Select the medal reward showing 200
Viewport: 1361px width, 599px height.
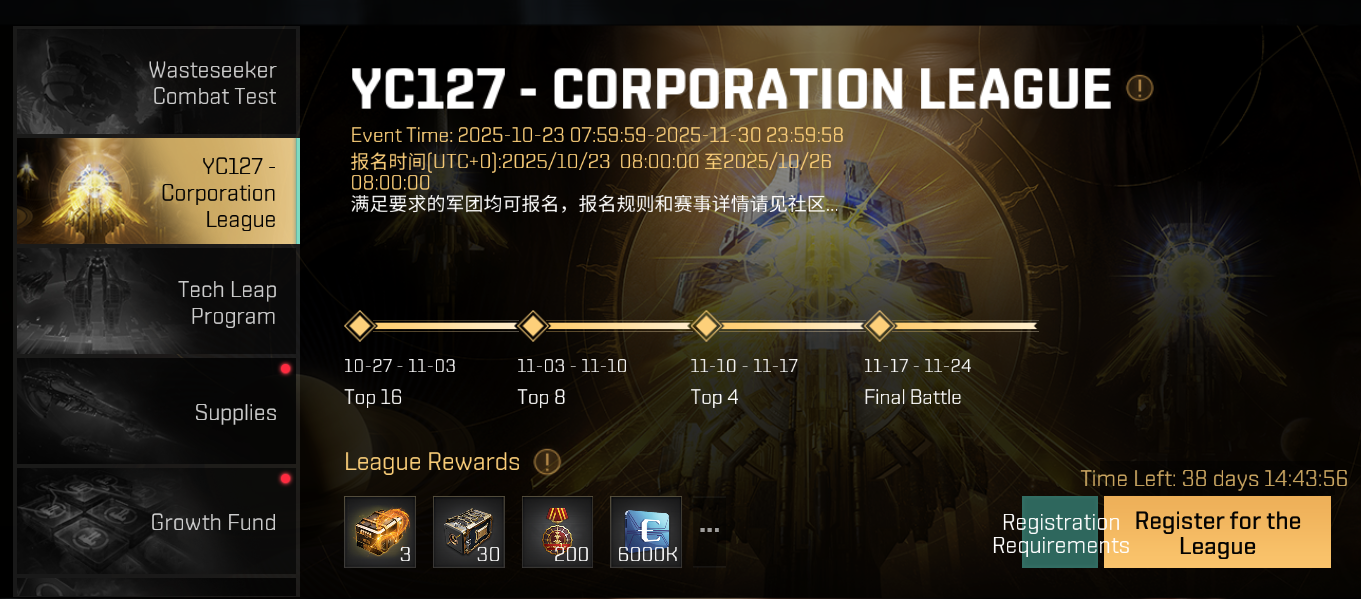558,532
